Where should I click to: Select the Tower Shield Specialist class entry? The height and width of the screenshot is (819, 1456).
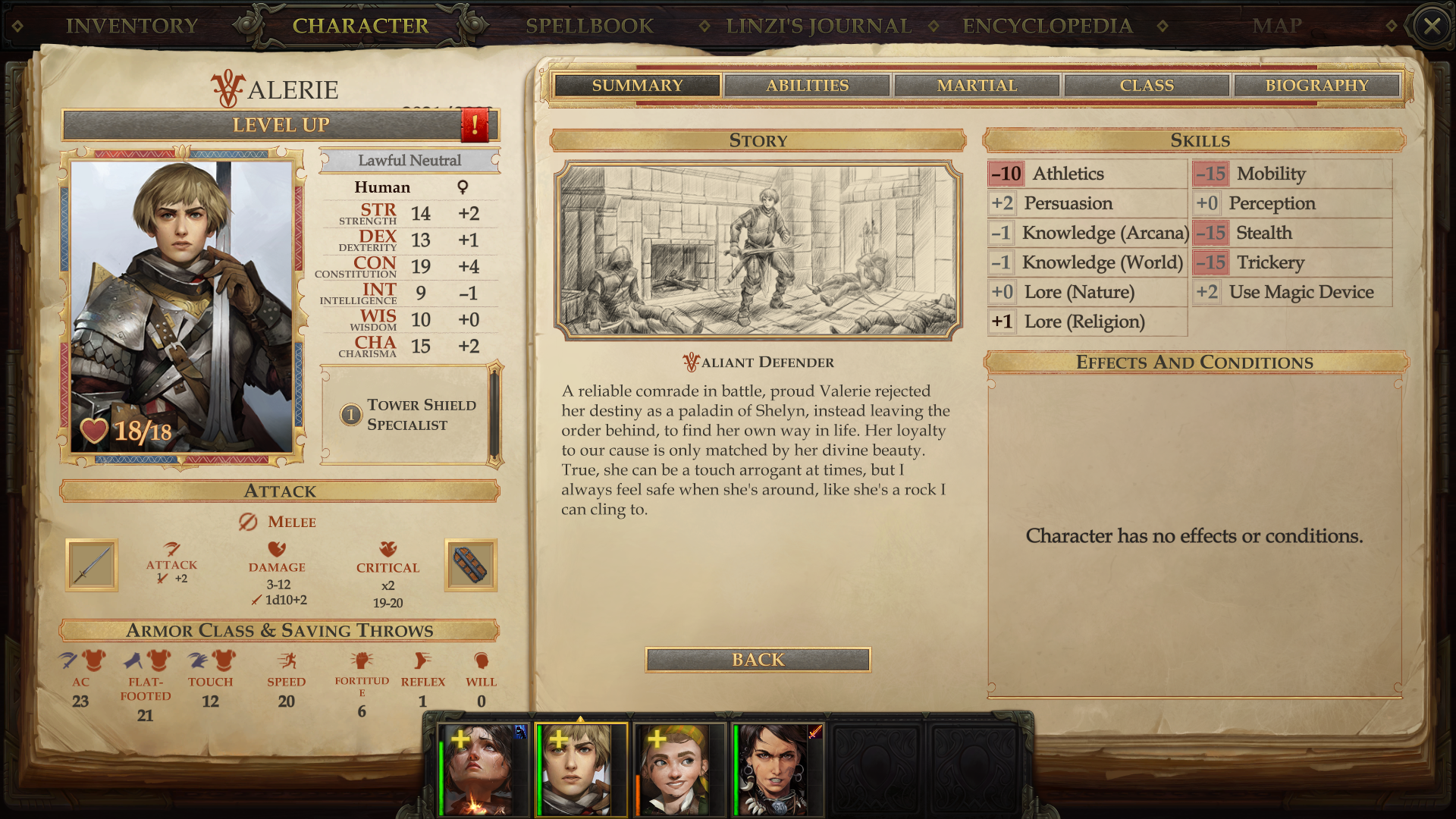[x=409, y=415]
